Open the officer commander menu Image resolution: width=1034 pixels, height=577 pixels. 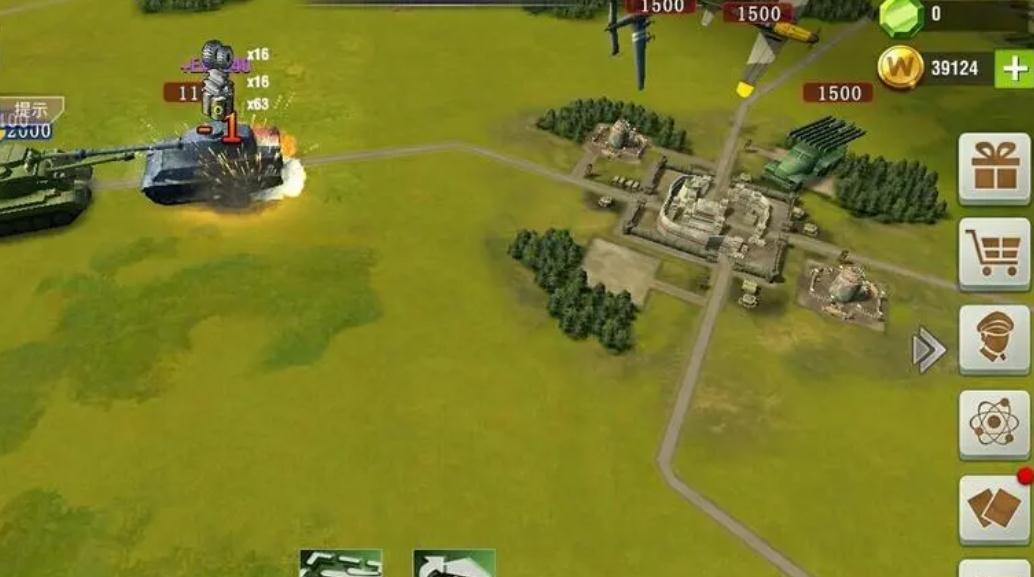[x=994, y=339]
